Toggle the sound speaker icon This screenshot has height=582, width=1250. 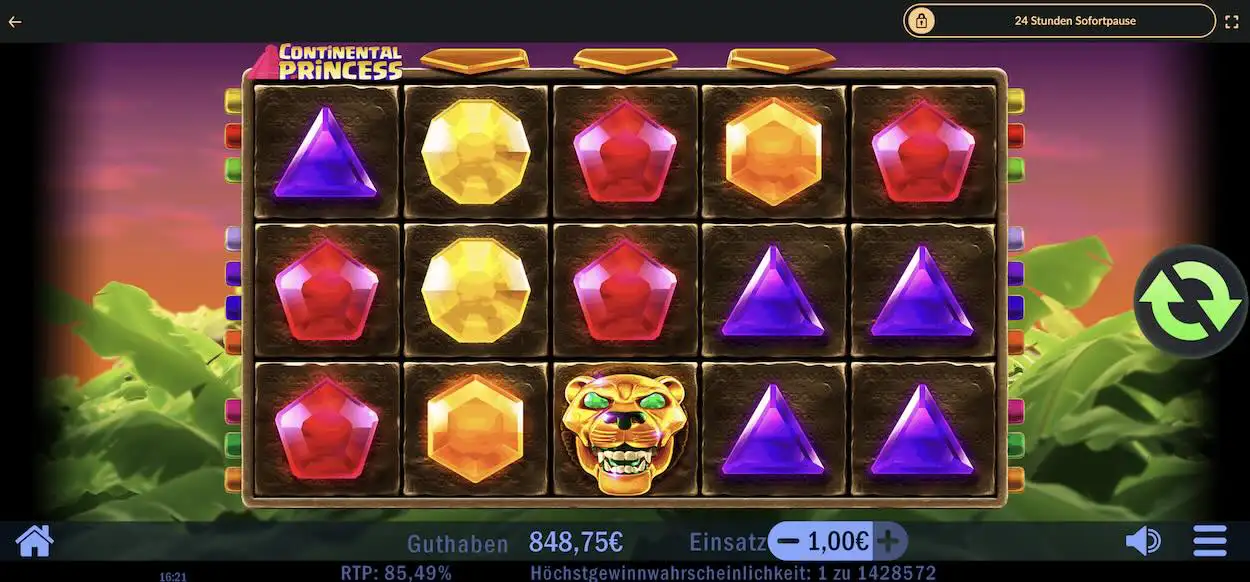pos(1142,542)
